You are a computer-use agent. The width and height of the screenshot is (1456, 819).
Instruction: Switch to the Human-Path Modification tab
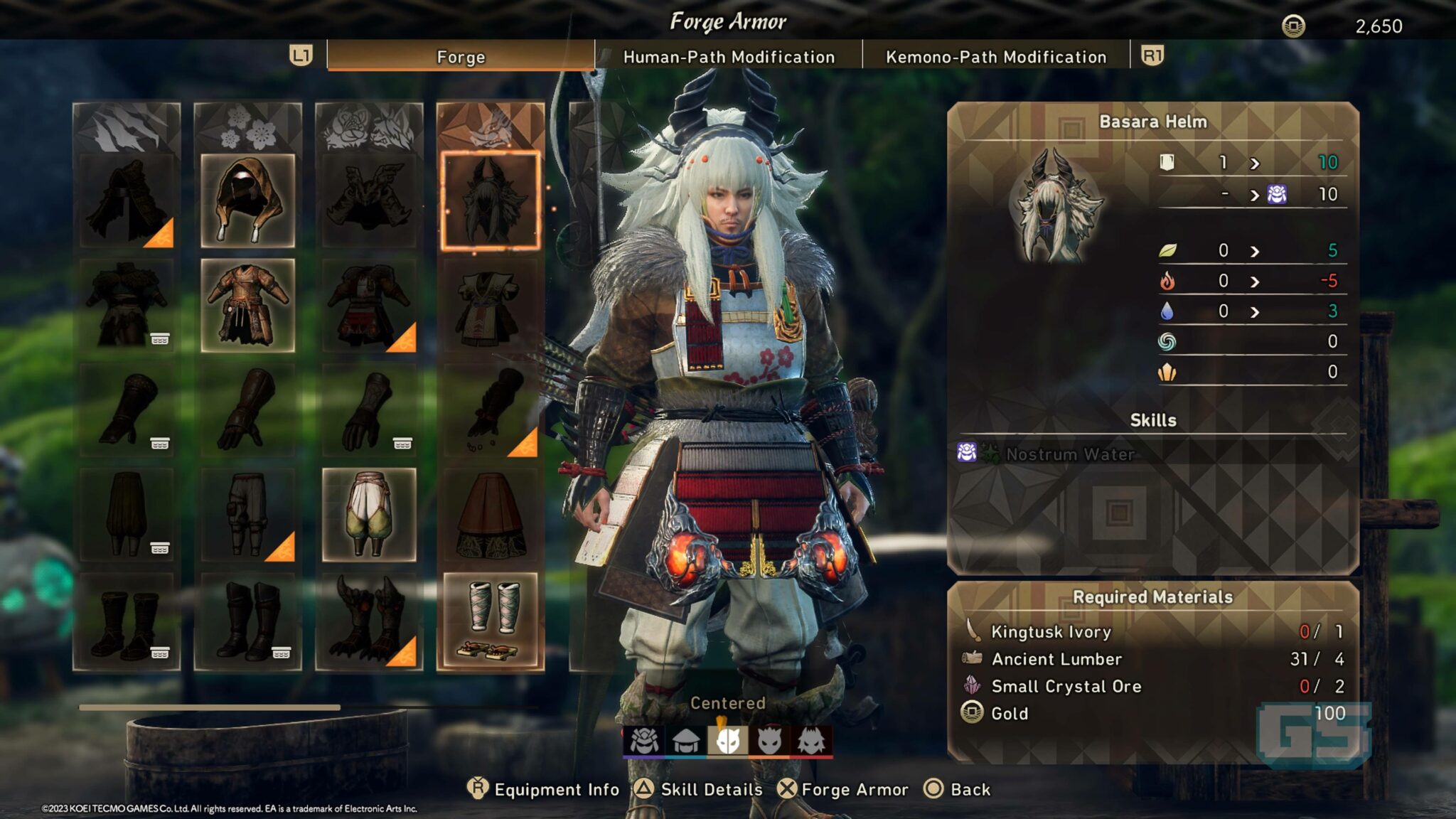pos(727,57)
